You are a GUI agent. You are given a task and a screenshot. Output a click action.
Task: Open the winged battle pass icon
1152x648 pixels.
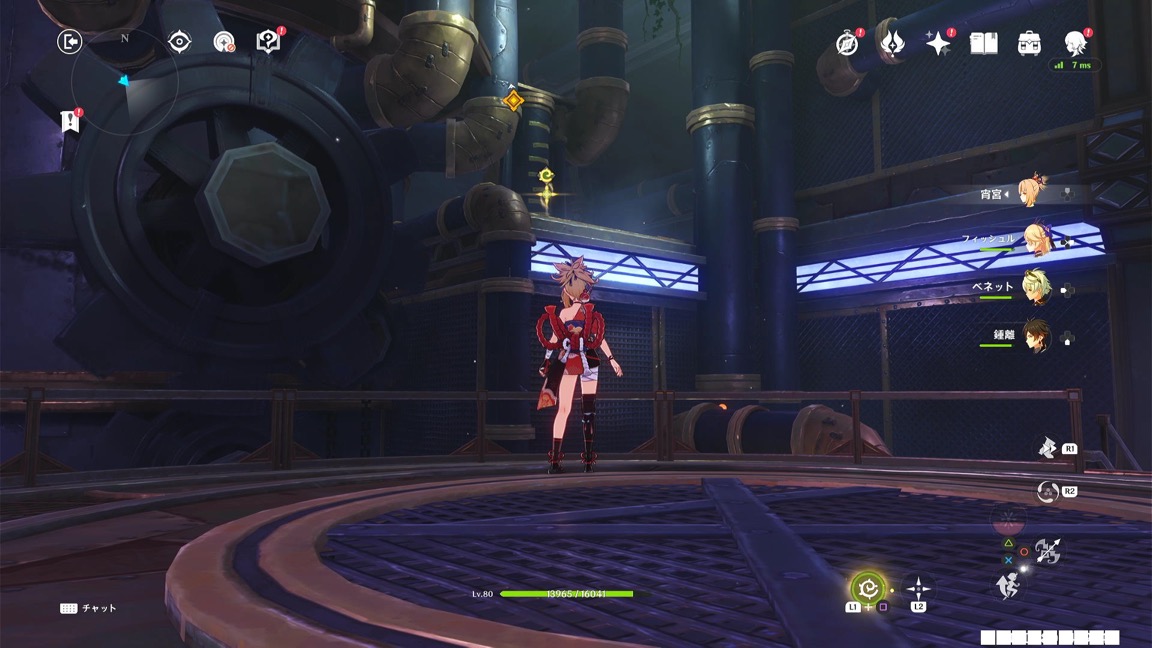pos(891,43)
